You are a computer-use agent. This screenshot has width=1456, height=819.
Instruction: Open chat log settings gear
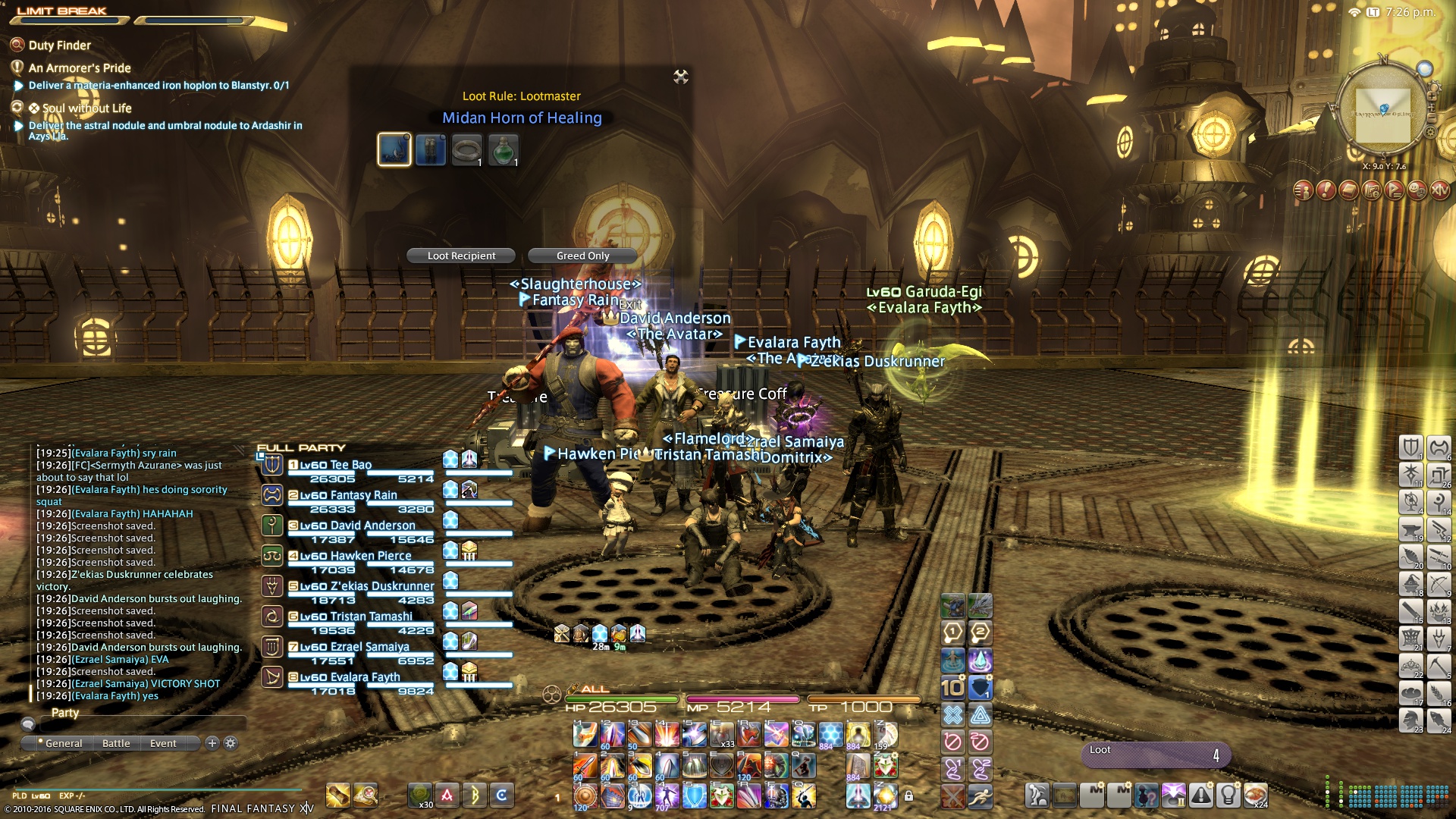pos(231,744)
